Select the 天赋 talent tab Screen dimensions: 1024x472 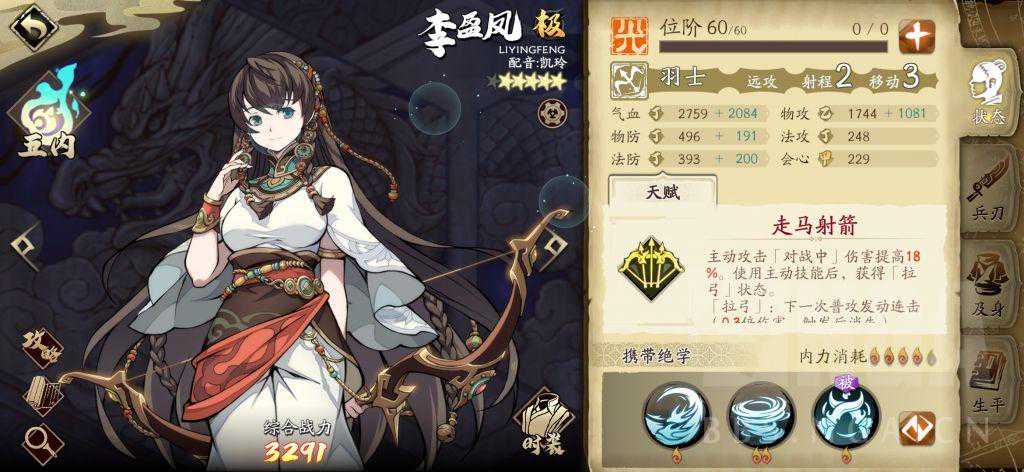(663, 193)
